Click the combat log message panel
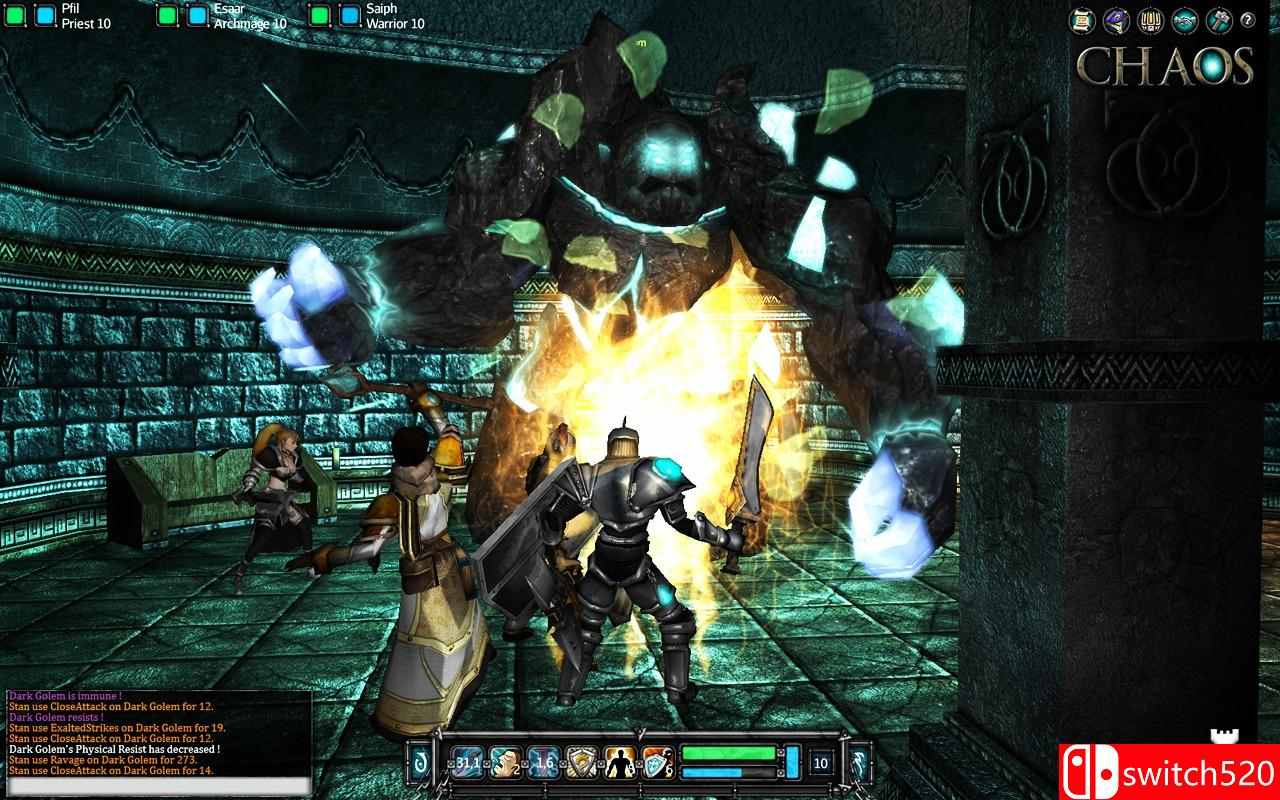Image resolution: width=1280 pixels, height=800 pixels. coord(160,733)
